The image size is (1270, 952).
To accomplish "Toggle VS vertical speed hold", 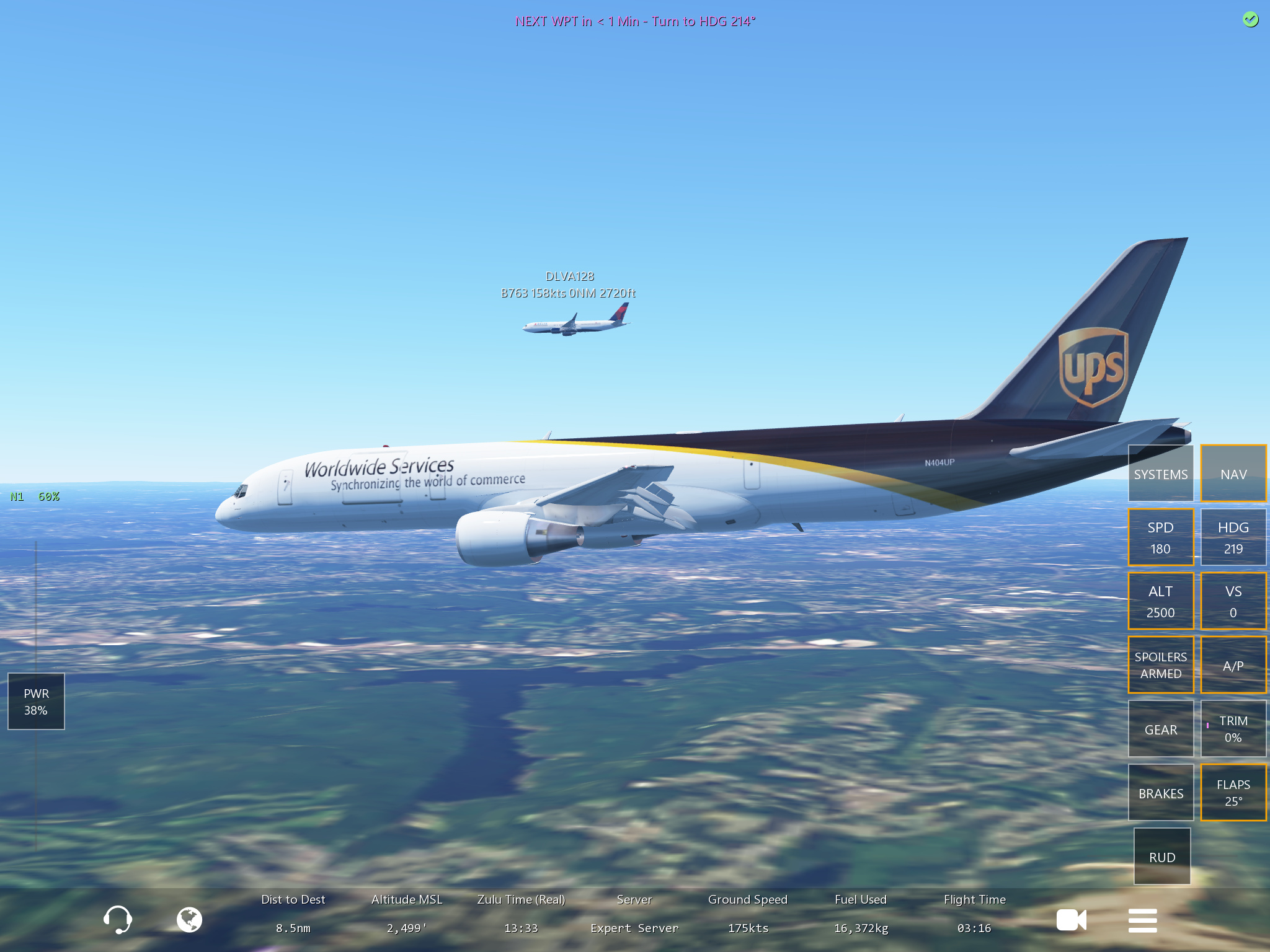I will click(1233, 601).
